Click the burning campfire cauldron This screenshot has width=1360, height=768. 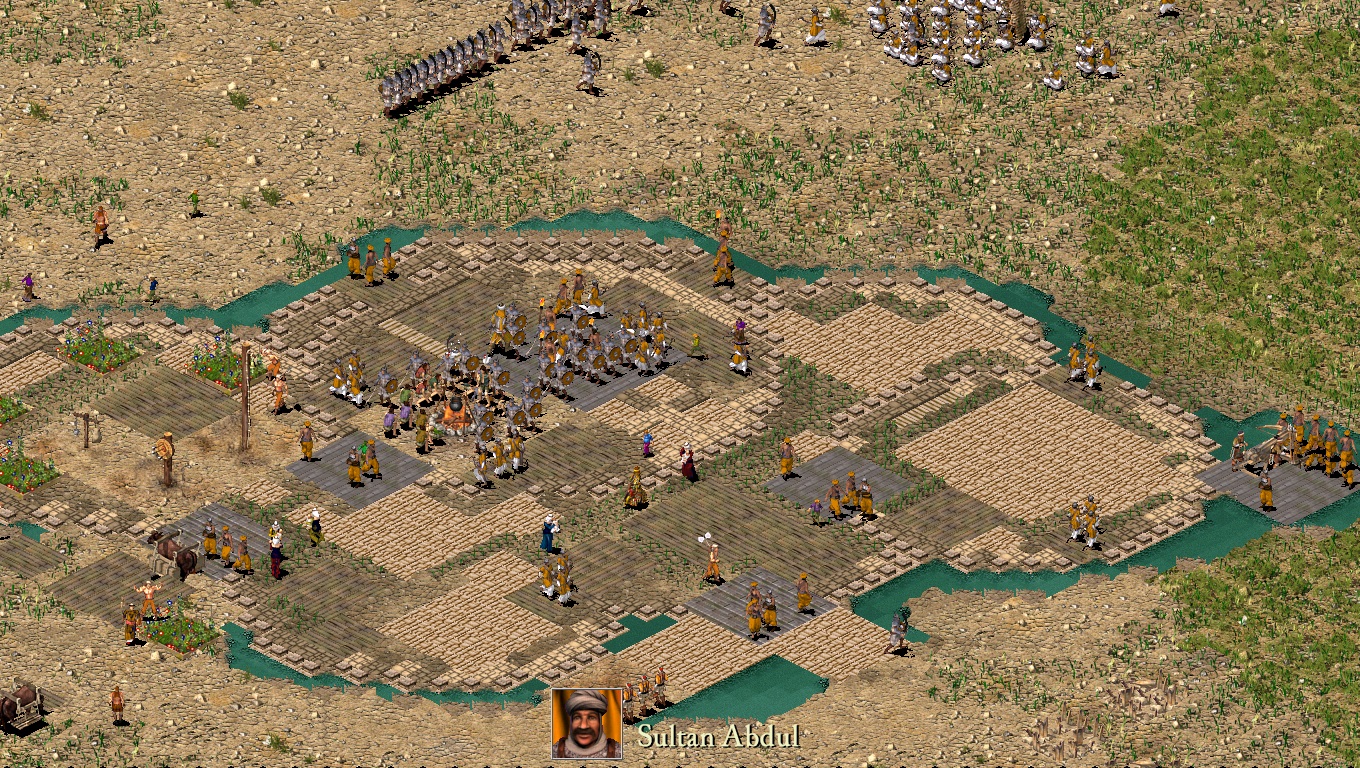[455, 405]
